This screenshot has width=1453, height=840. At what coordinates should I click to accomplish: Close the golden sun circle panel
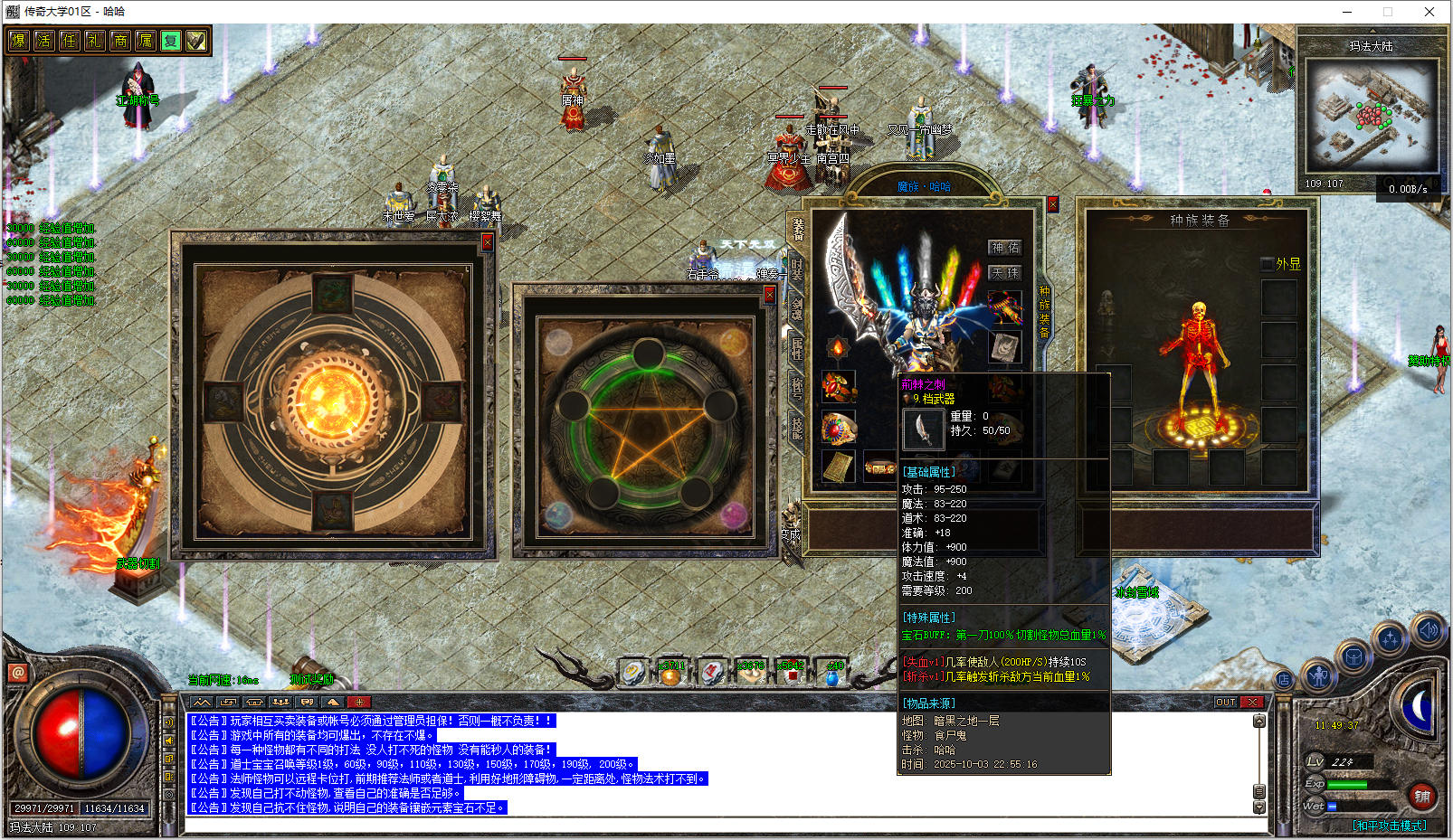[487, 242]
